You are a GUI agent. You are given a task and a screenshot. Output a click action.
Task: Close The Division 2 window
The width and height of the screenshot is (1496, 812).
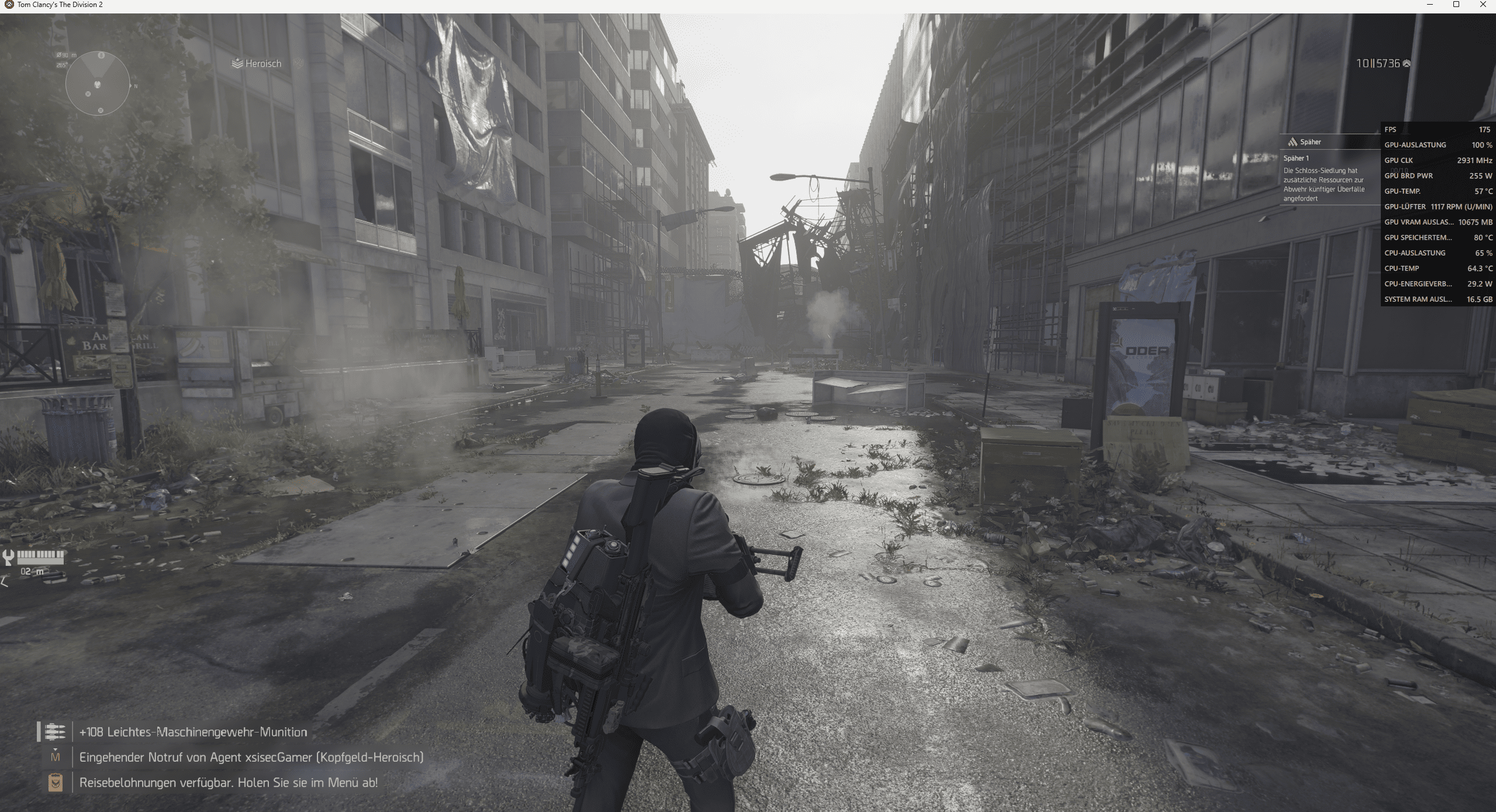pyautogui.click(x=1483, y=5)
